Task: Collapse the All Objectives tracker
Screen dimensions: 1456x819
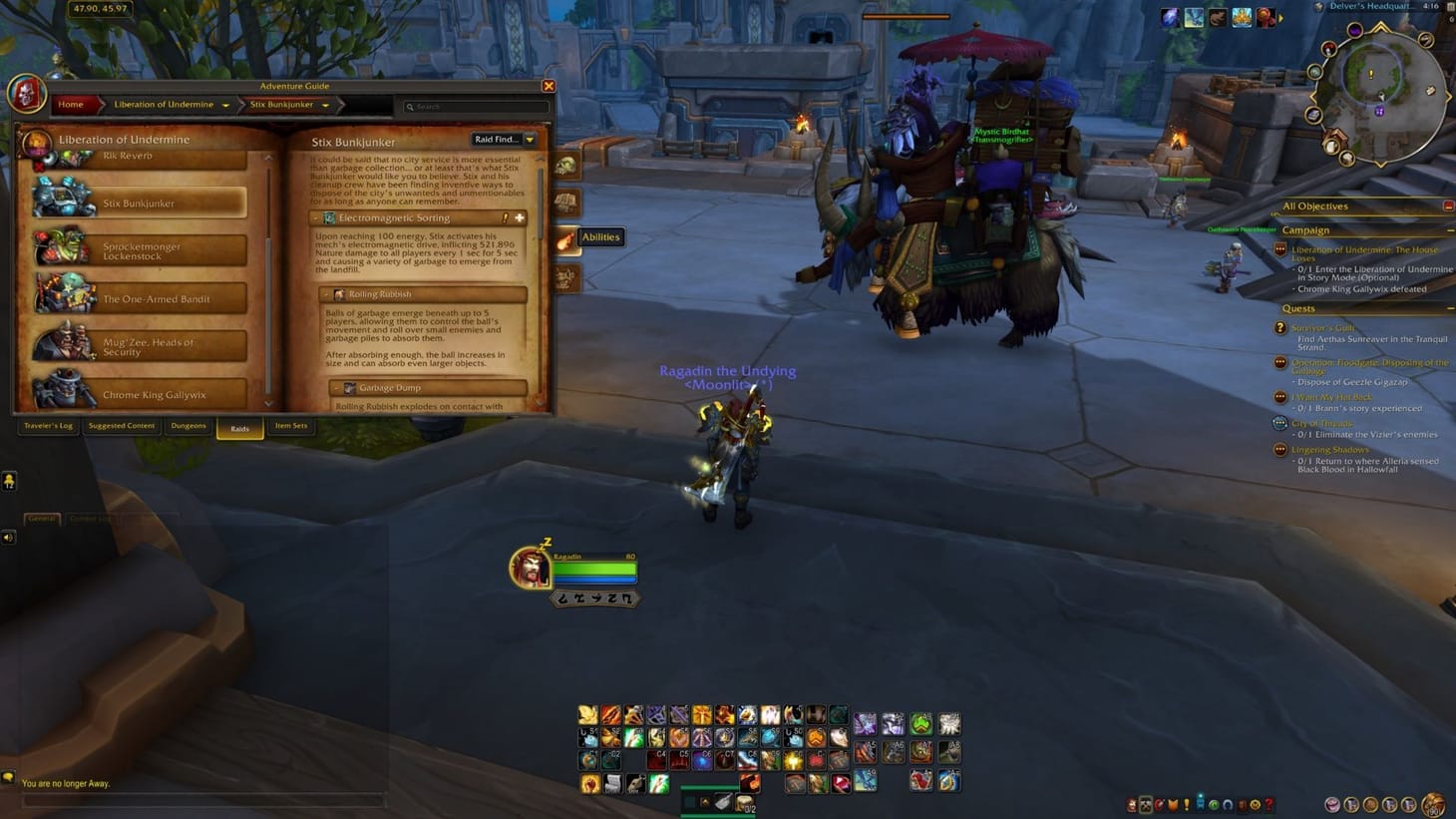Action: (x=1450, y=205)
